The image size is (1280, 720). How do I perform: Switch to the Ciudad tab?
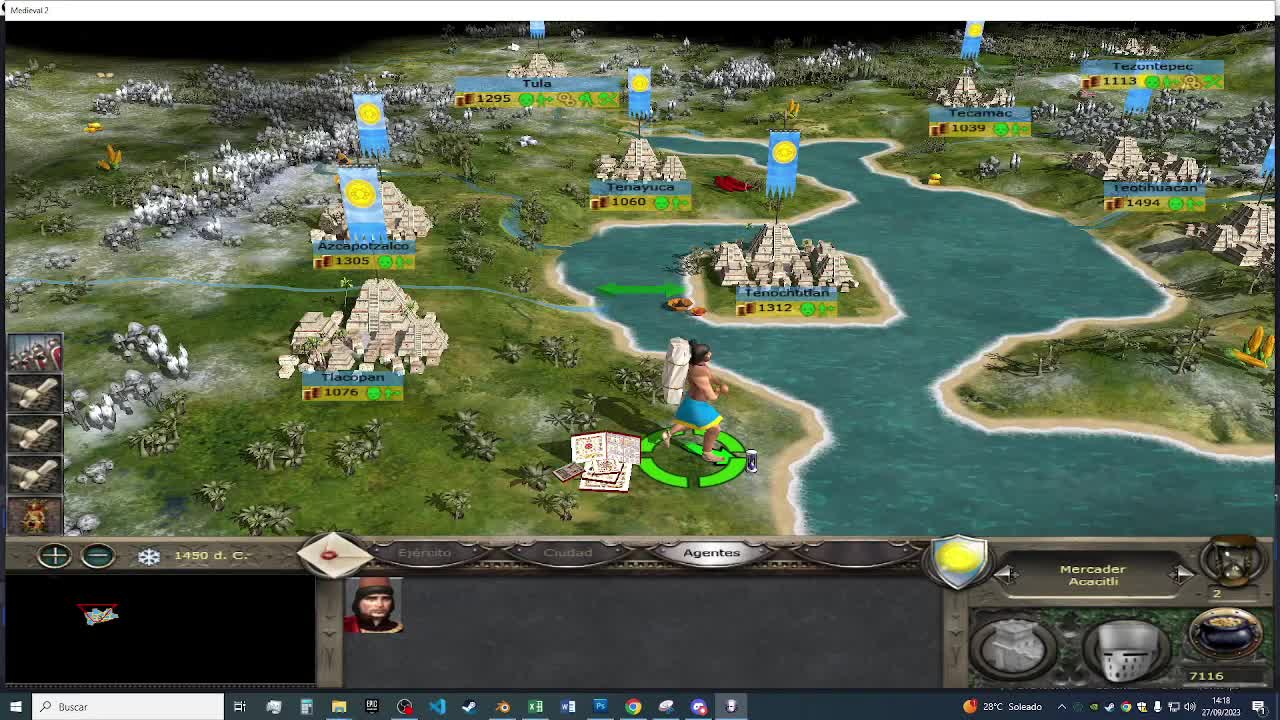(570, 553)
